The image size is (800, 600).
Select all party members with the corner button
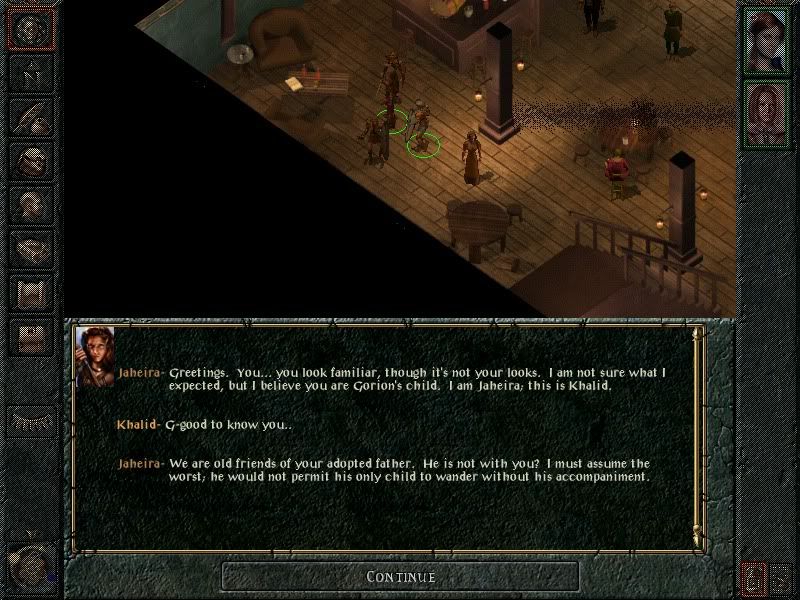[782, 577]
